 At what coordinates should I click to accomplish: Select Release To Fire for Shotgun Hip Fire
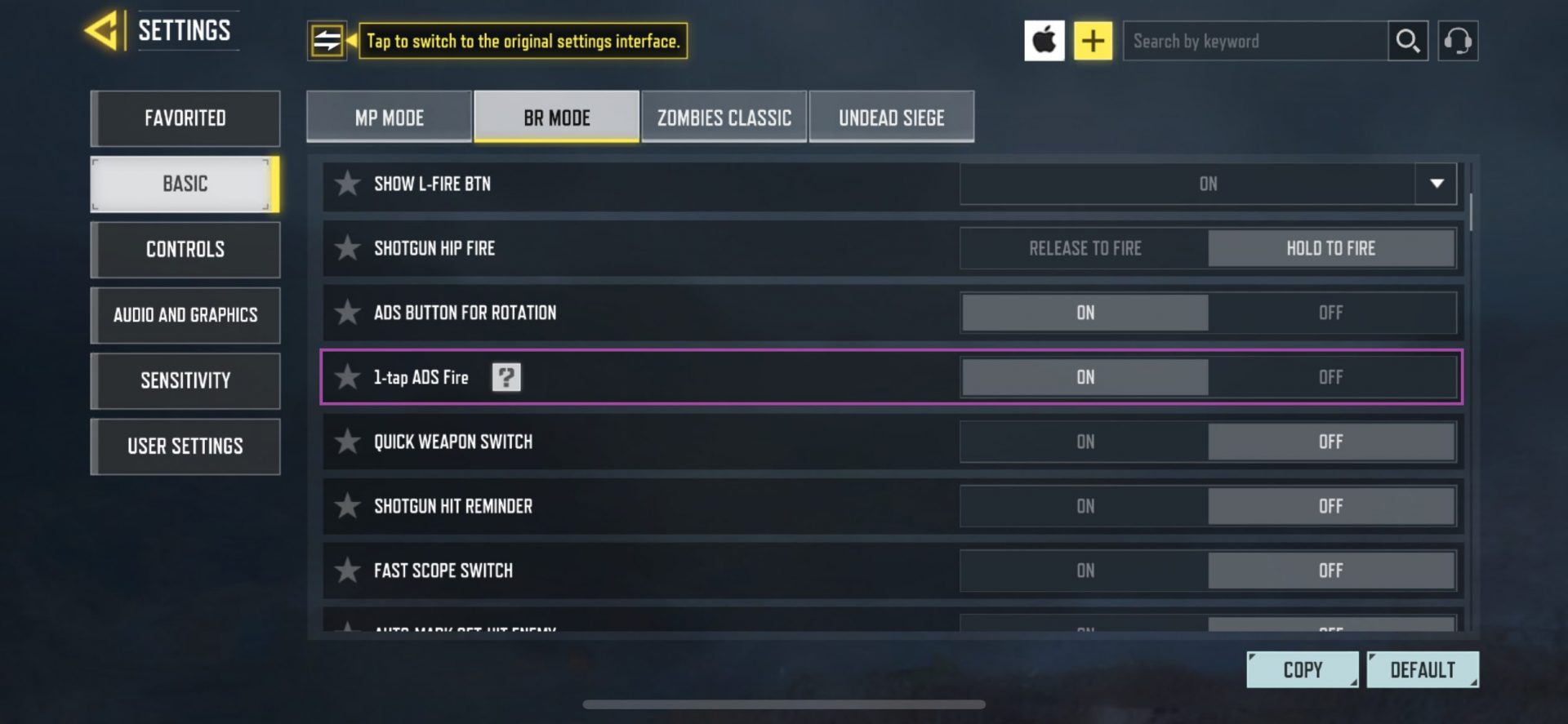click(1084, 248)
